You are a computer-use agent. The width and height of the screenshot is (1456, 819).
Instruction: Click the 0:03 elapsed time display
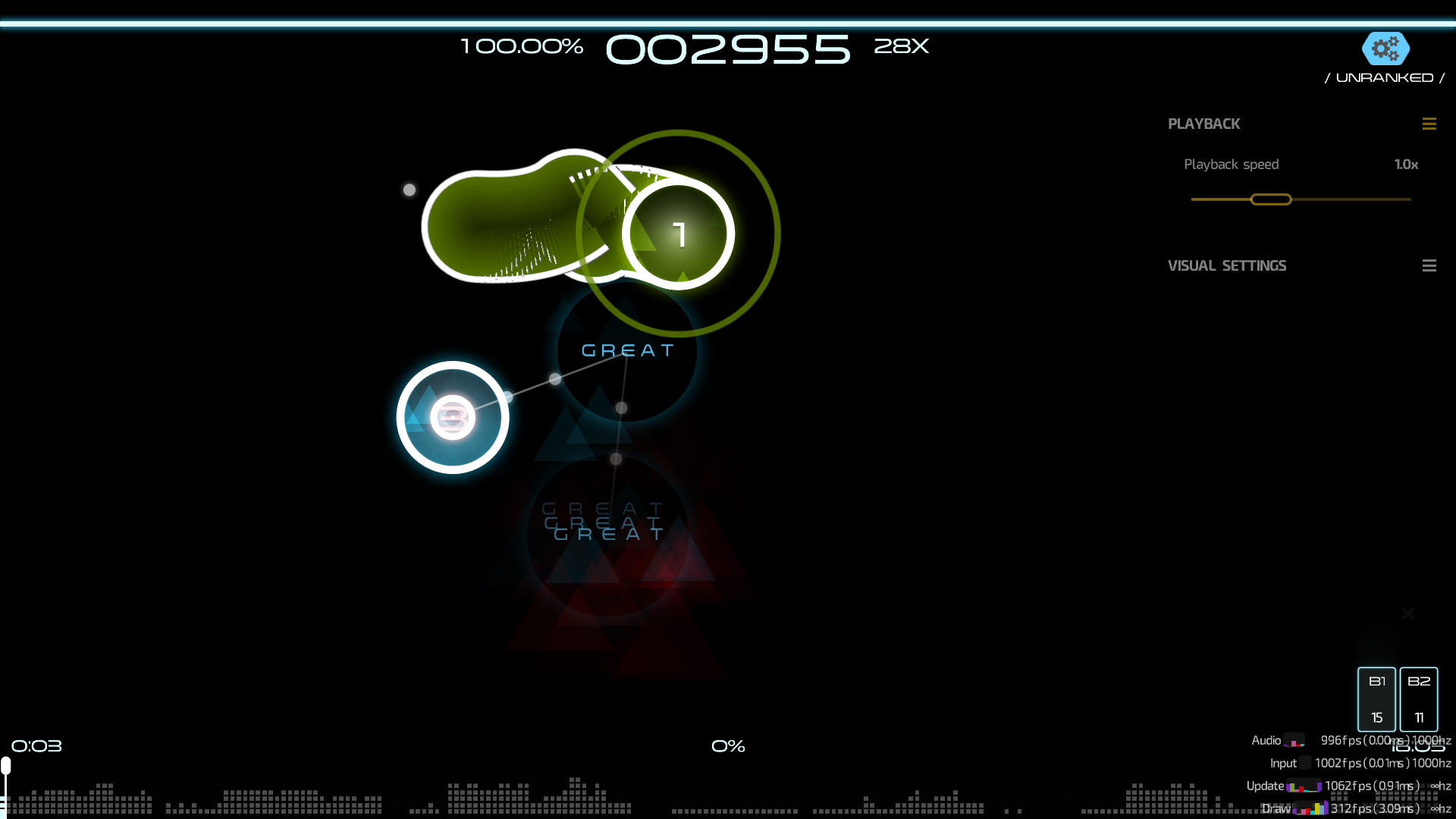tap(36, 745)
